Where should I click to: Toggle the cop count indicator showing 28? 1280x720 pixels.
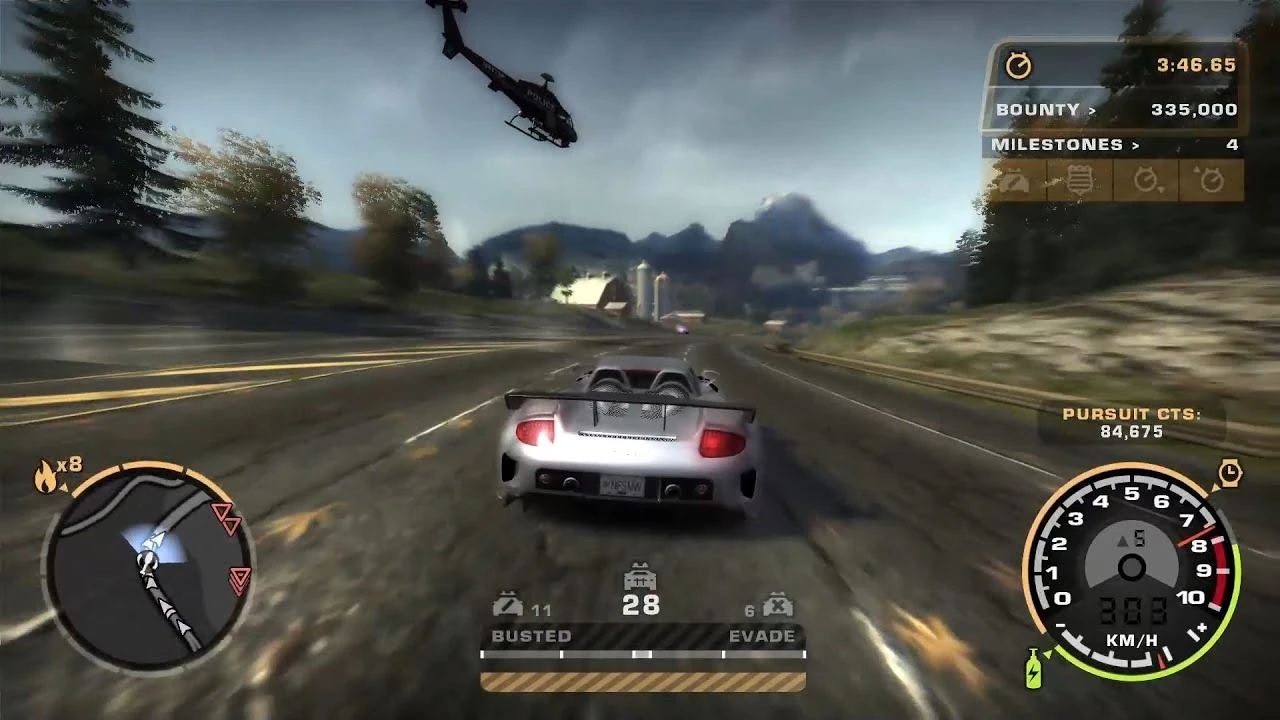tap(640, 596)
